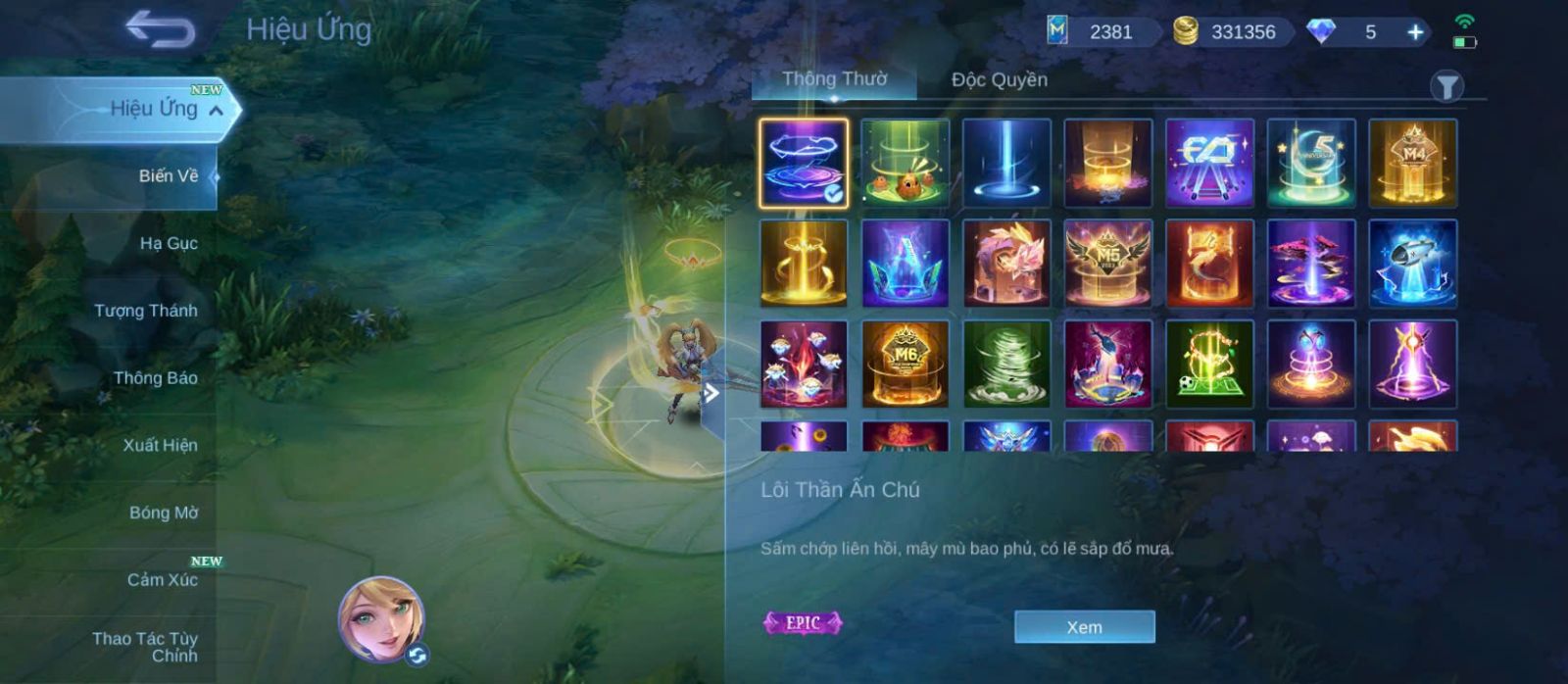Open Thao Tác Tùy Chỉnh settings
1568x684 pixels.
[145, 647]
